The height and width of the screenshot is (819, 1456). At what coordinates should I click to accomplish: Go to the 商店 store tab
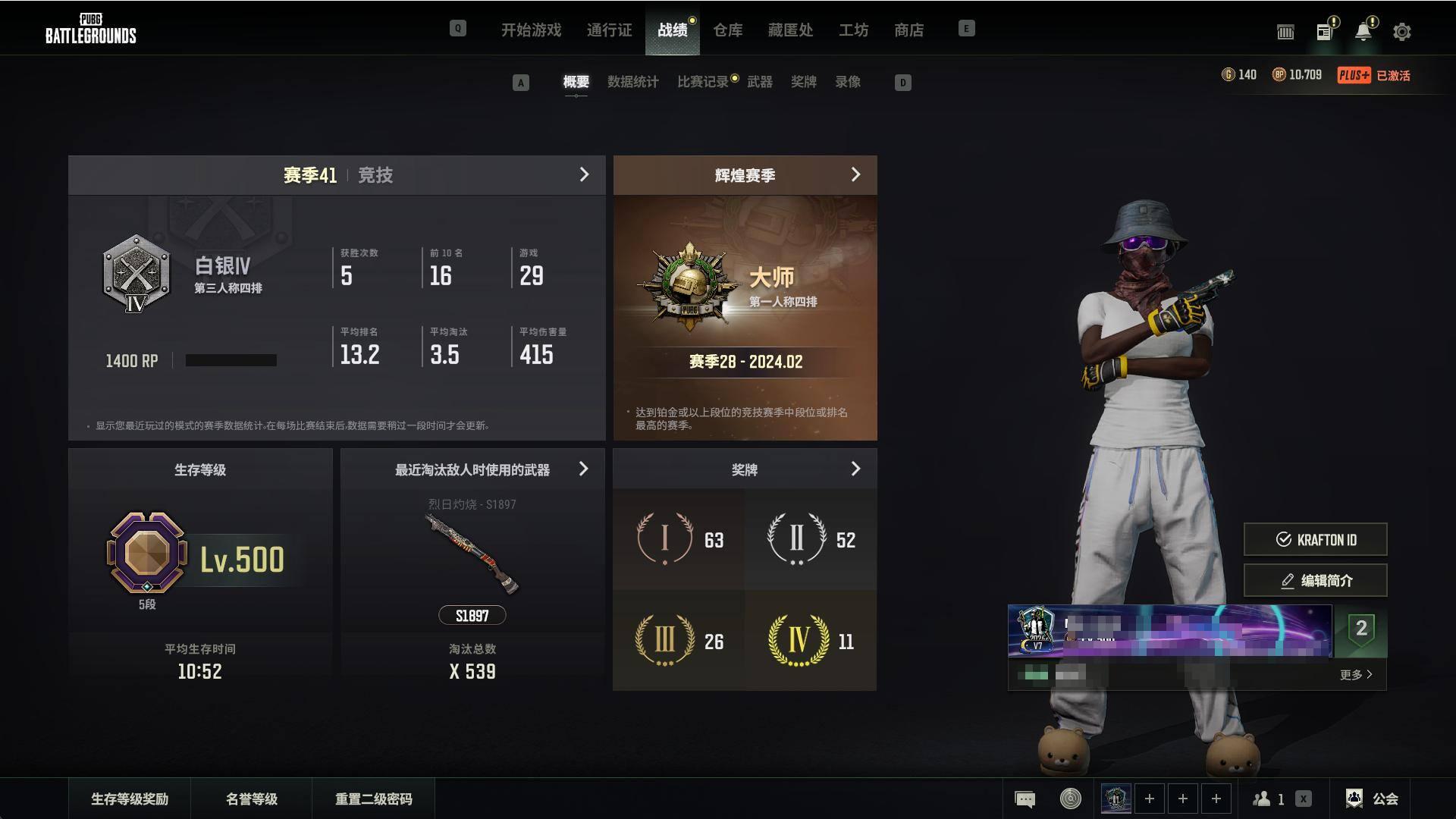[908, 30]
